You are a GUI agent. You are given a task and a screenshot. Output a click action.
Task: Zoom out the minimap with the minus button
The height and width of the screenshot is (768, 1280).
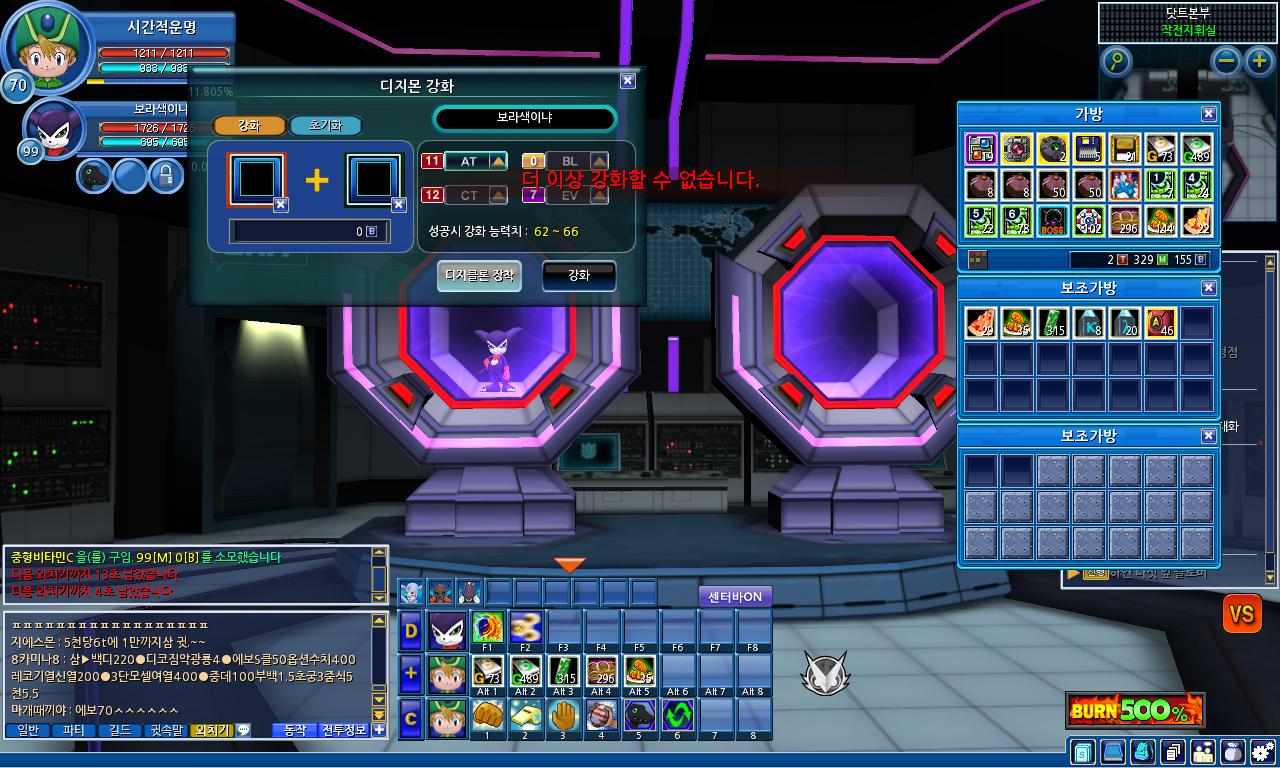click(x=1227, y=62)
